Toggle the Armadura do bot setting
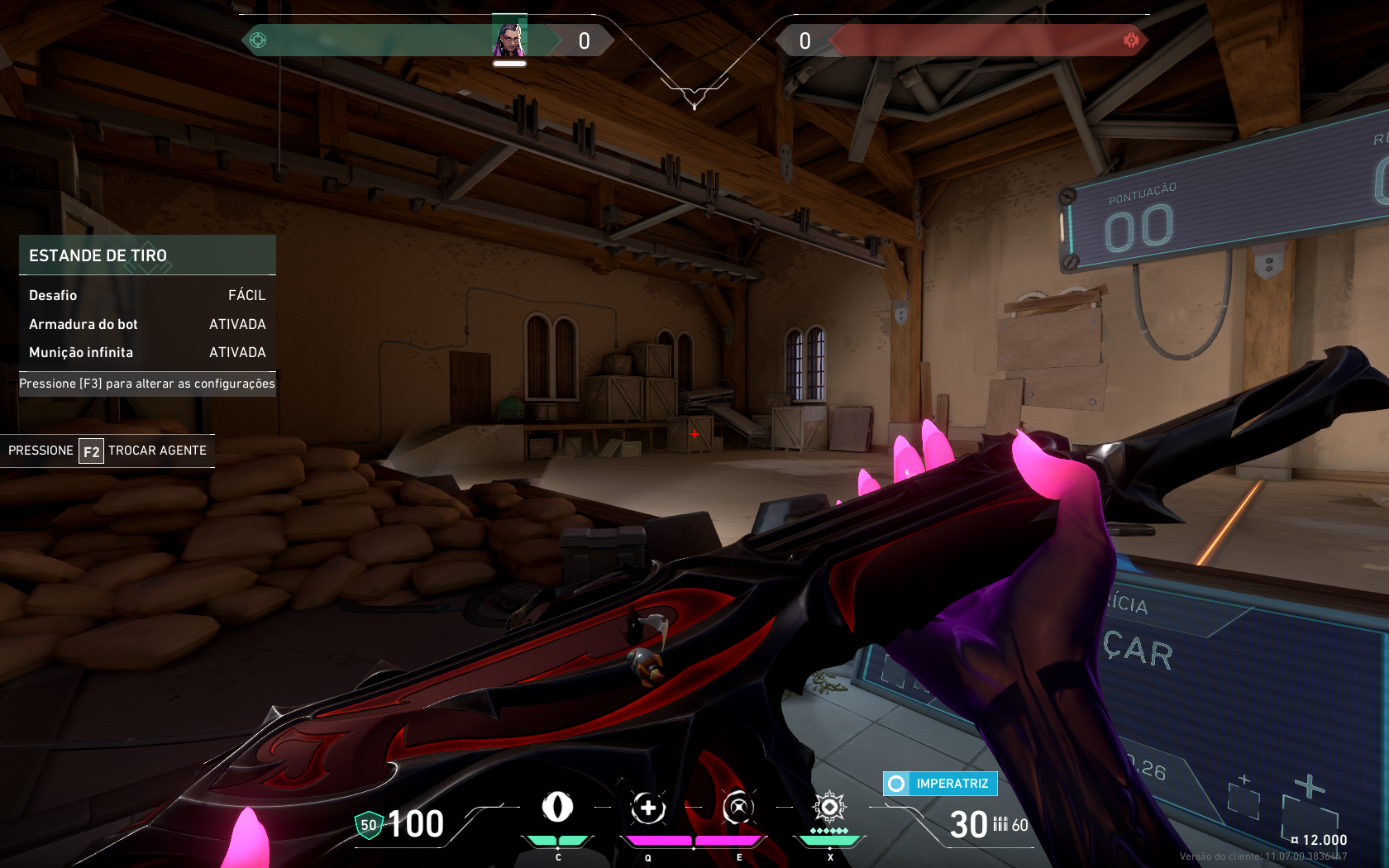1389x868 pixels. click(x=147, y=324)
